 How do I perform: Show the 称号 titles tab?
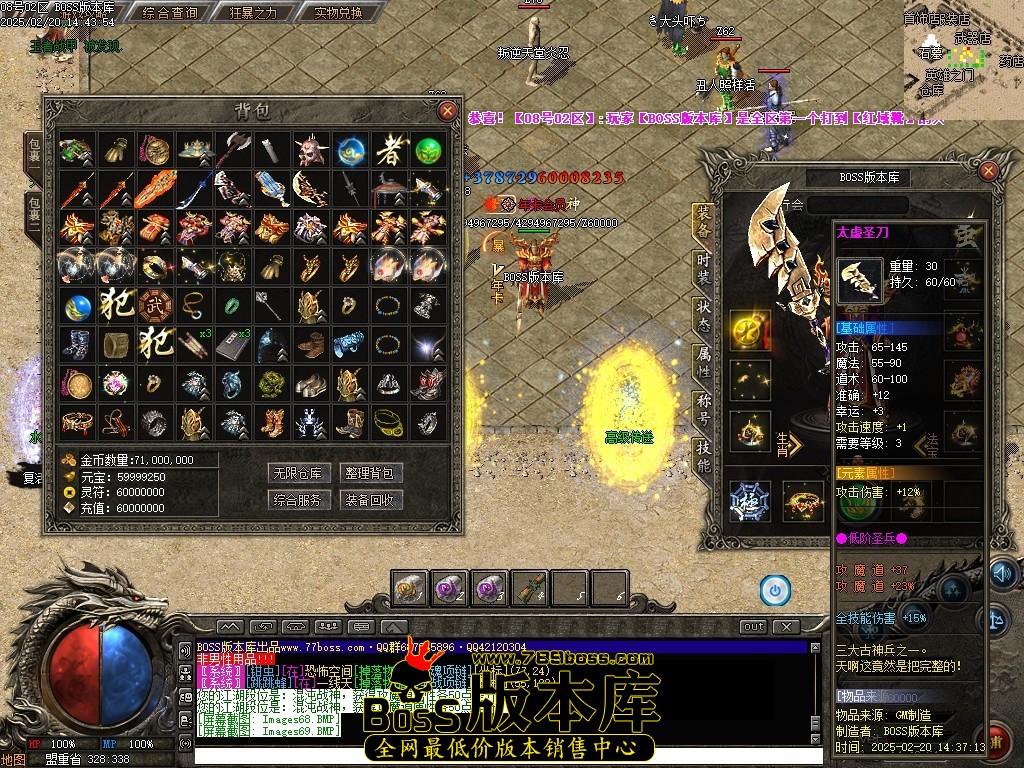(x=704, y=409)
